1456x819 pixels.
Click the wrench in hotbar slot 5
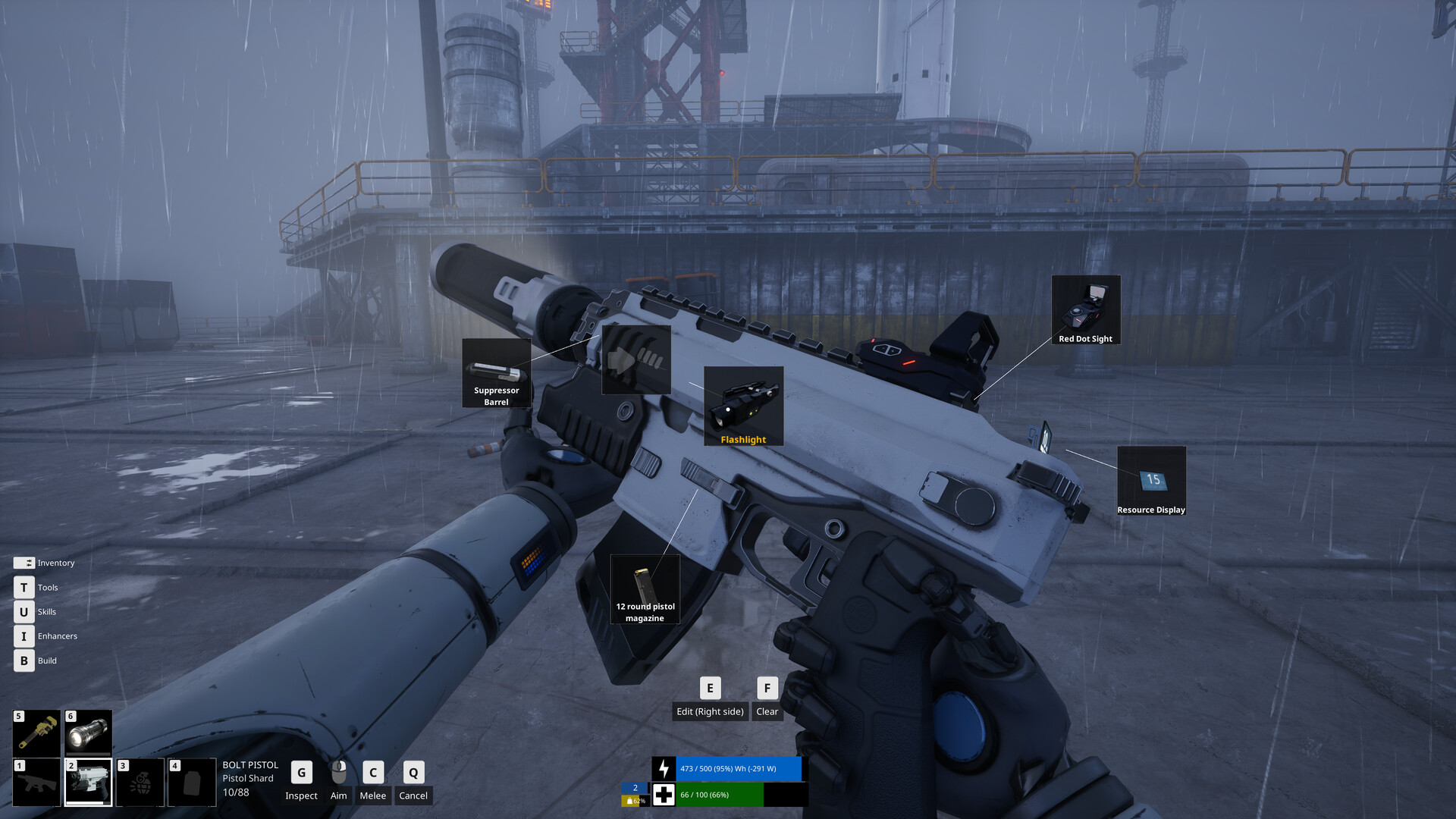36,732
